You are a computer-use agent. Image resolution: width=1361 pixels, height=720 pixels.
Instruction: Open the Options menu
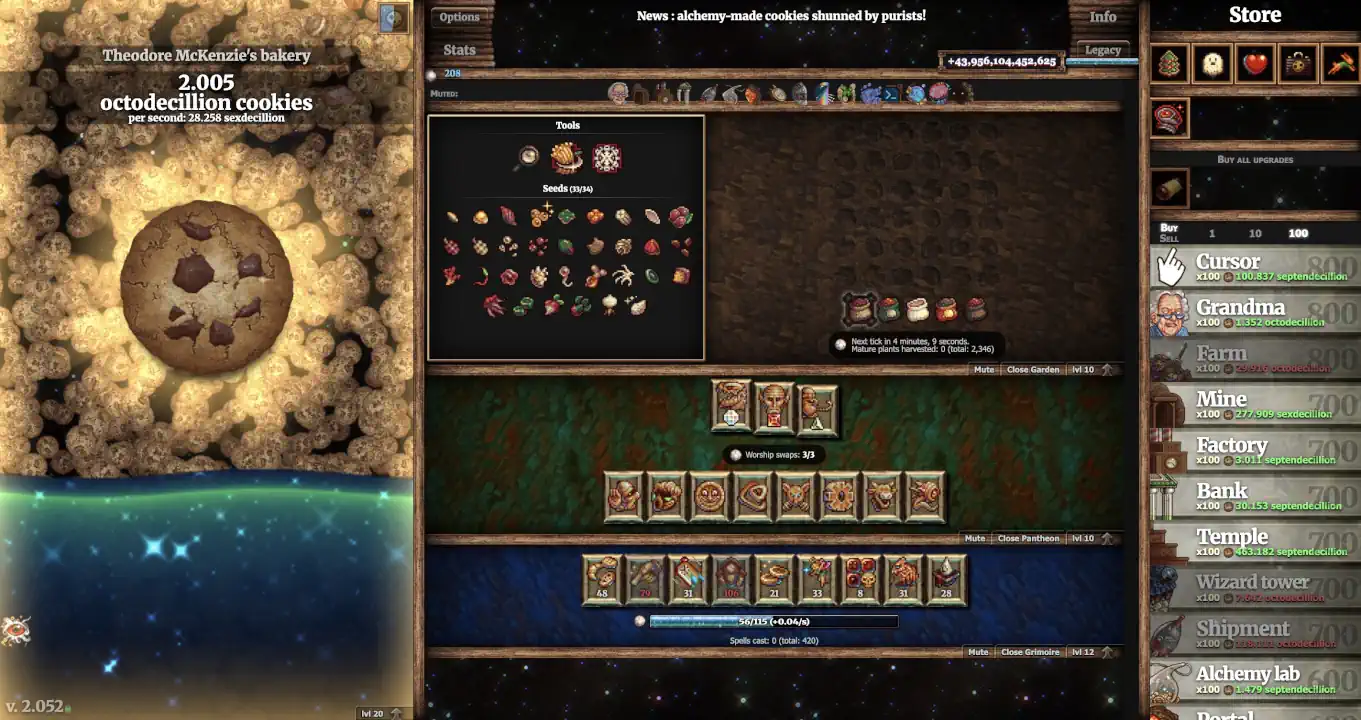(x=459, y=16)
